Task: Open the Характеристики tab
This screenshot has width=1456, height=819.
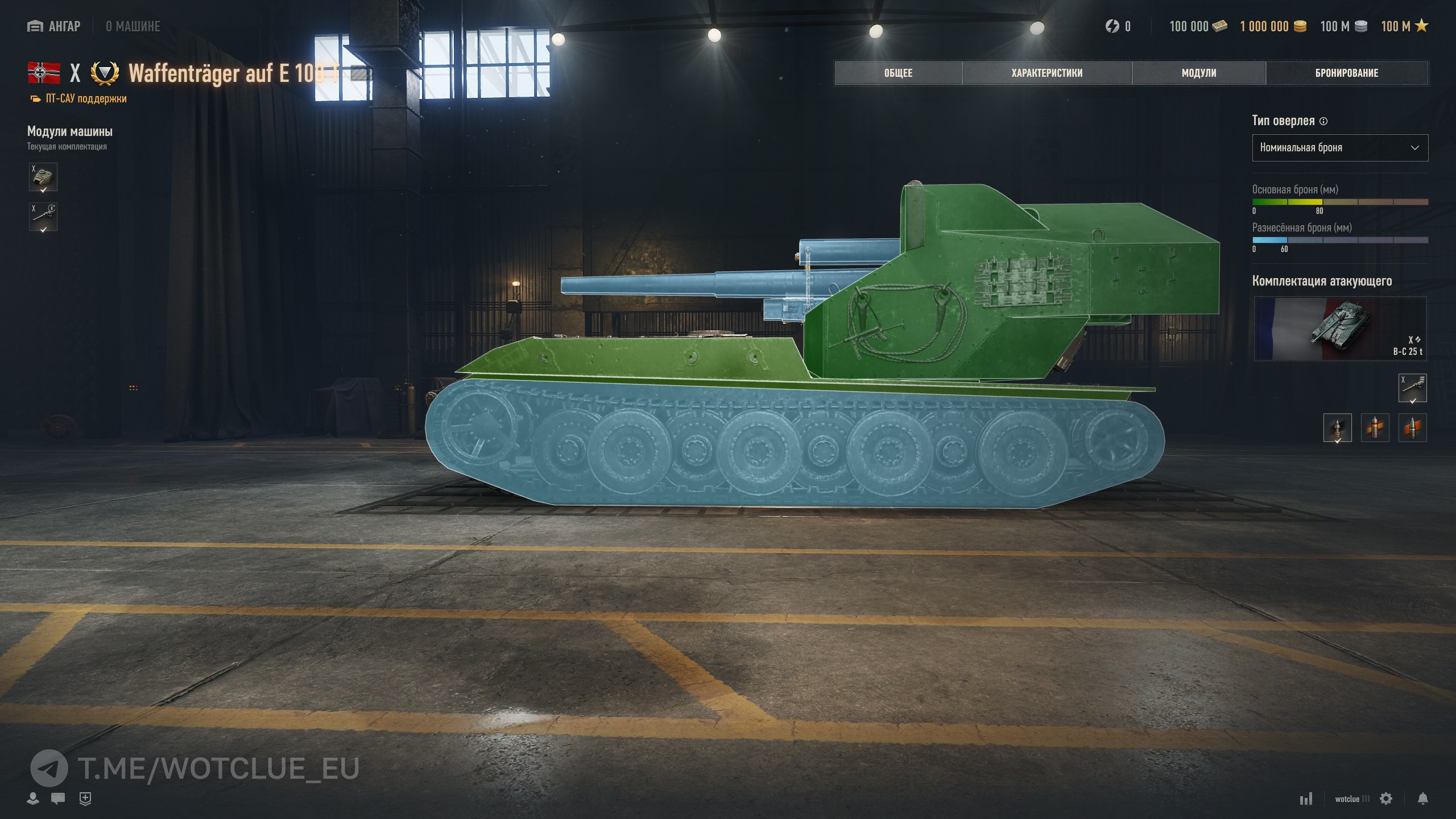Action: (x=1046, y=73)
